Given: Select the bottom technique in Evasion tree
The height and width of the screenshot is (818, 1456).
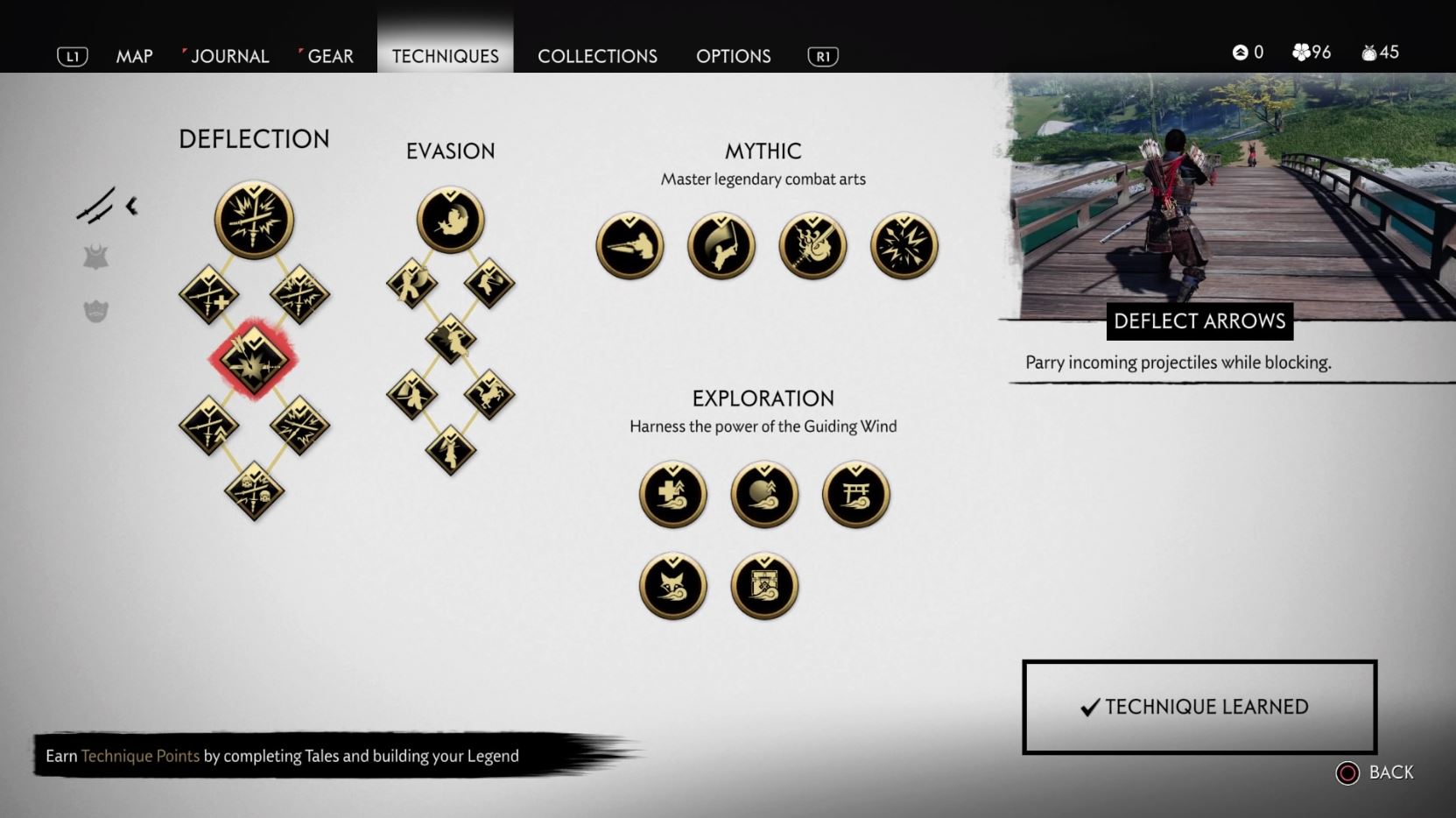Looking at the screenshot, I should coord(450,451).
